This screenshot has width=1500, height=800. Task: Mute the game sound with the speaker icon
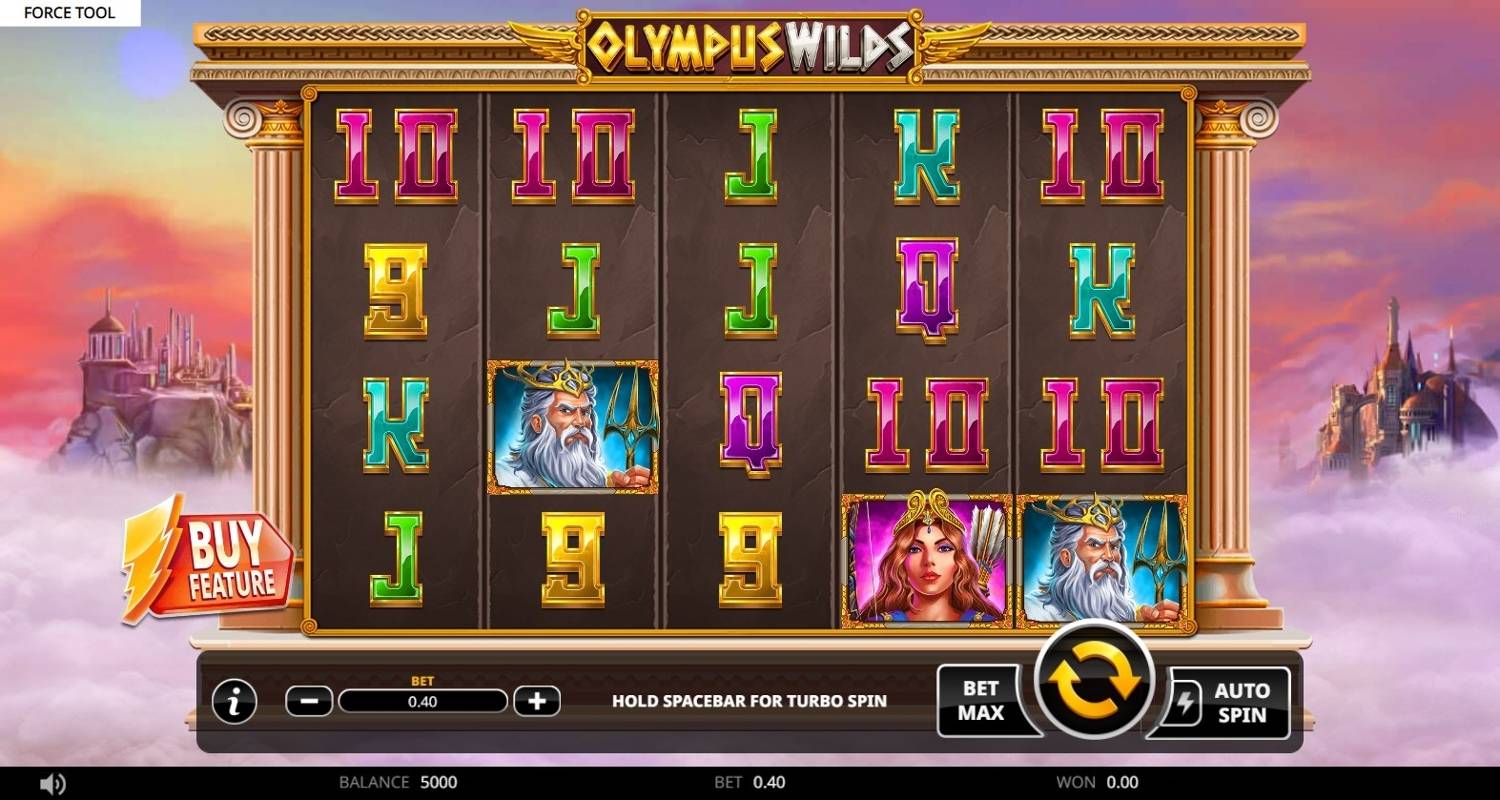(x=52, y=783)
